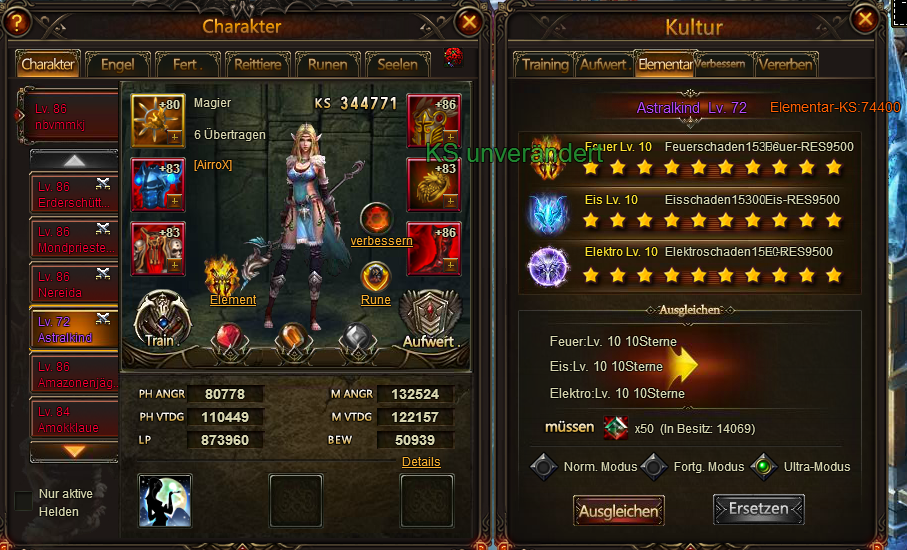907x550 pixels.
Task: Toggle Nur aktive Helden checkbox
Action: 23,501
